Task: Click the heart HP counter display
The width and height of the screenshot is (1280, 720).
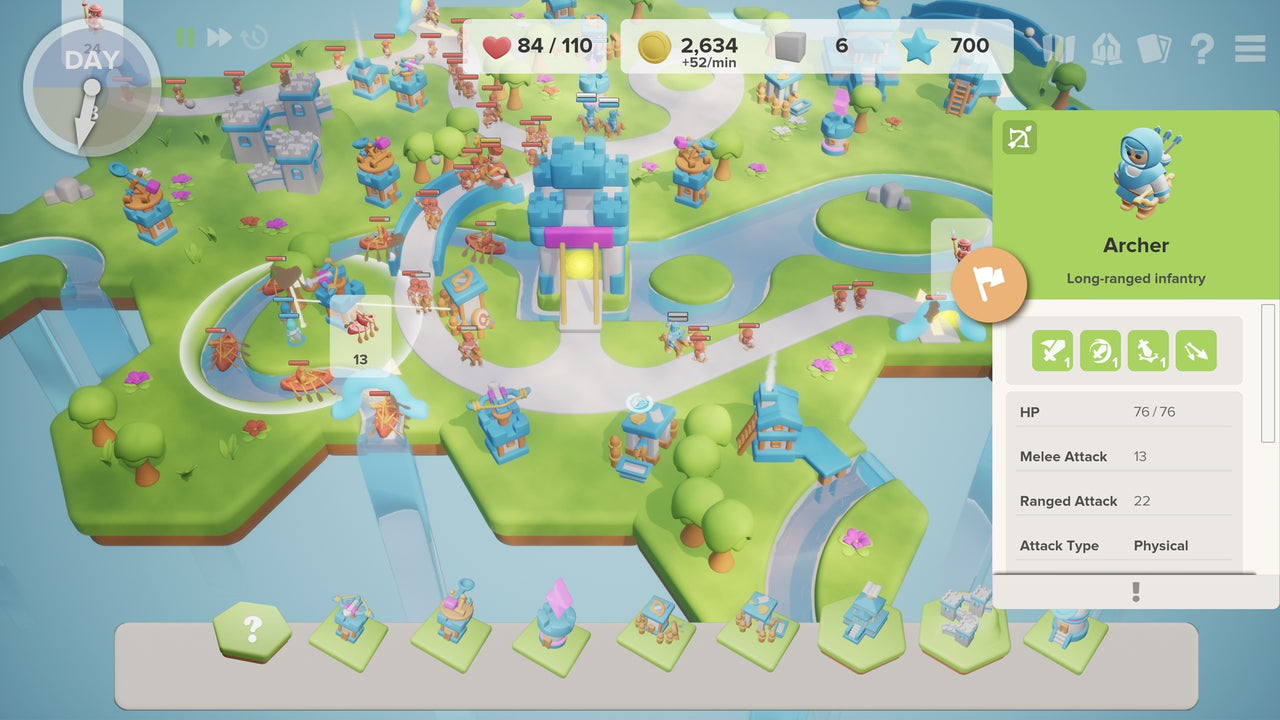Action: click(530, 45)
